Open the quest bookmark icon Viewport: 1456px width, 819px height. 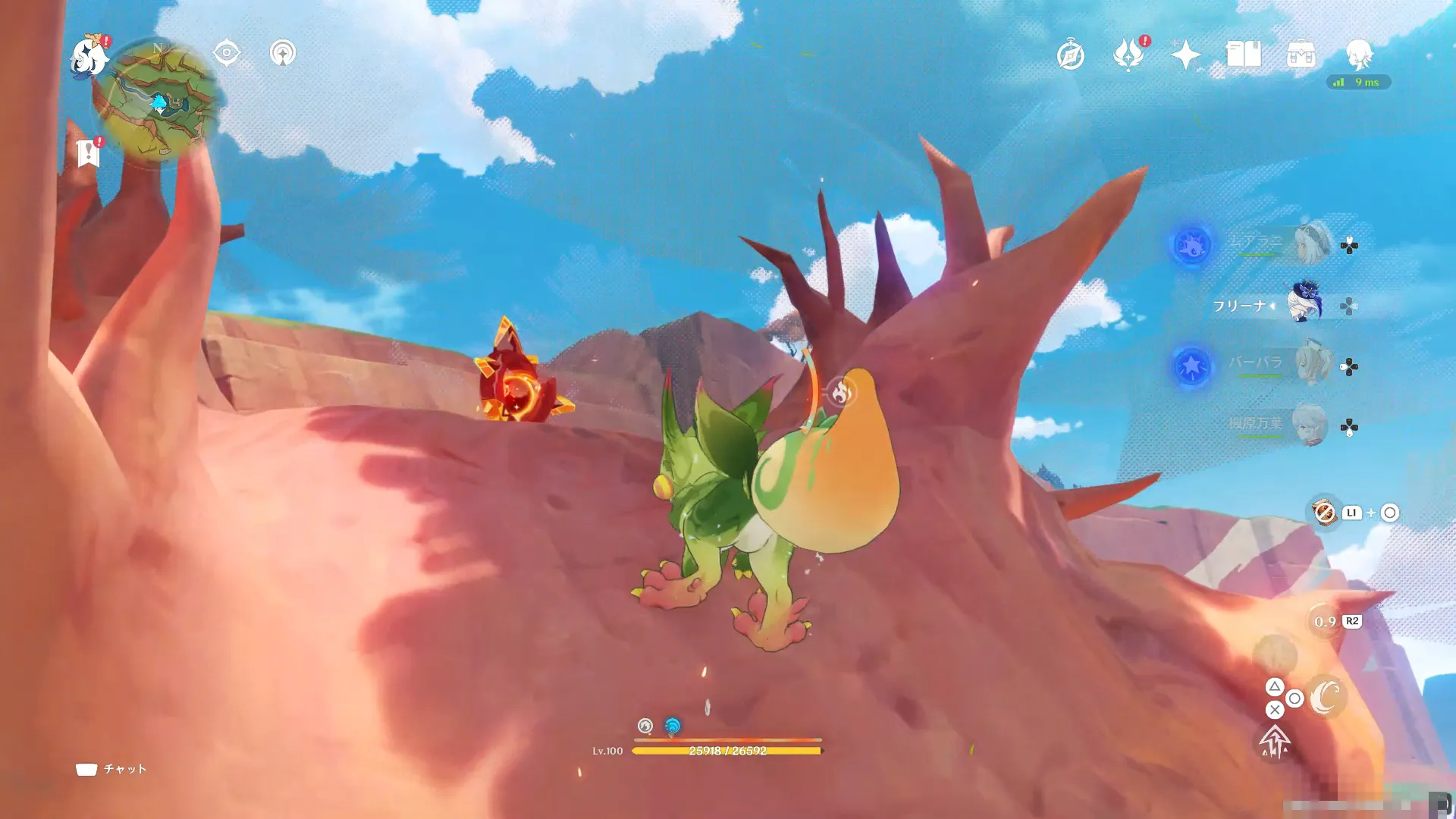88,152
